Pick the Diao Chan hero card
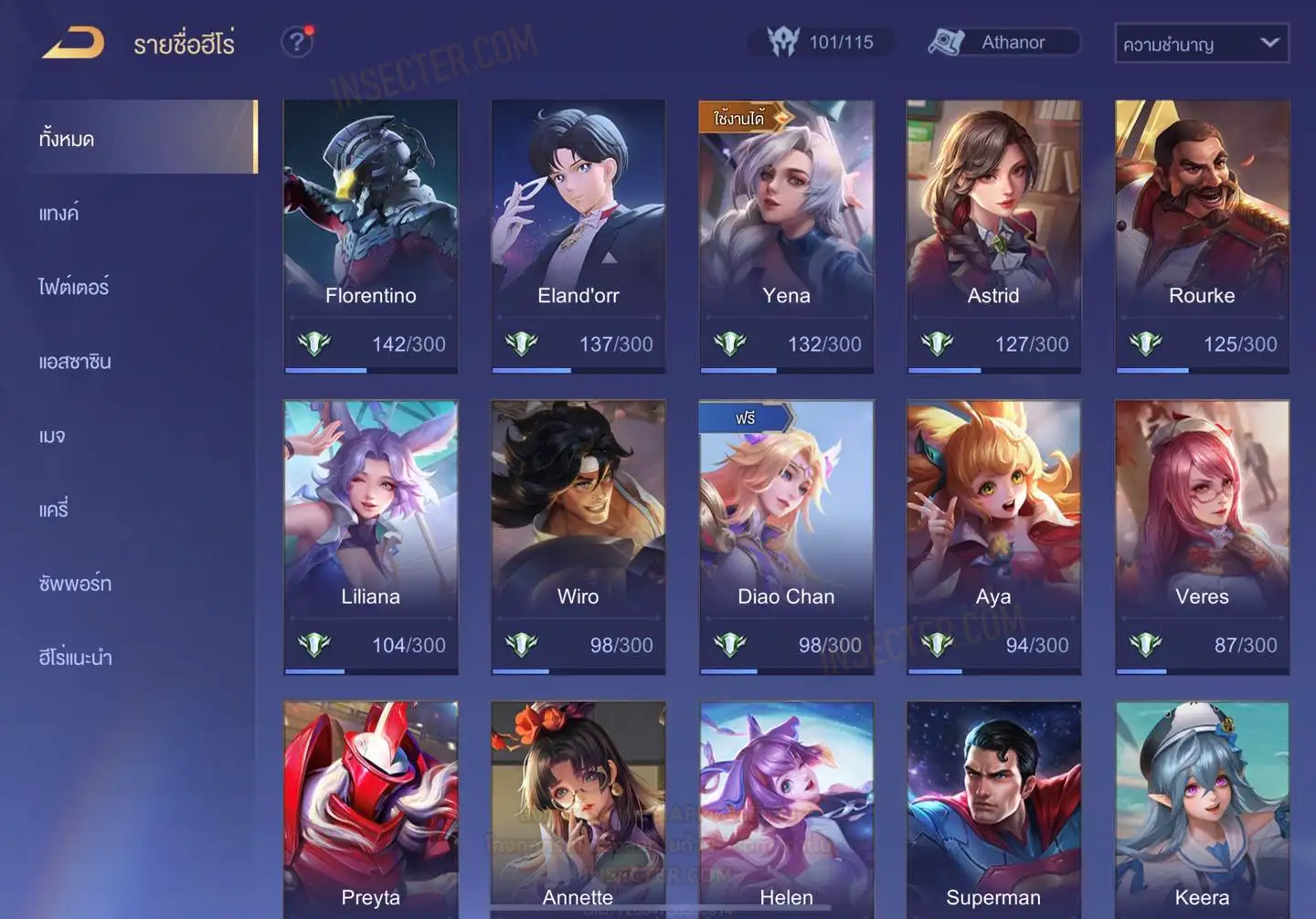 pos(786,536)
